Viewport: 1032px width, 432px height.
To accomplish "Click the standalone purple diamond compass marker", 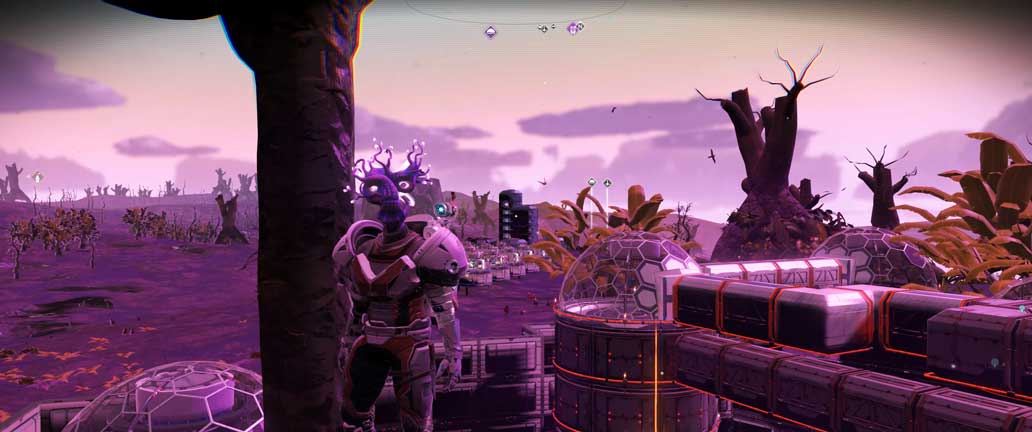I will [x=490, y=32].
